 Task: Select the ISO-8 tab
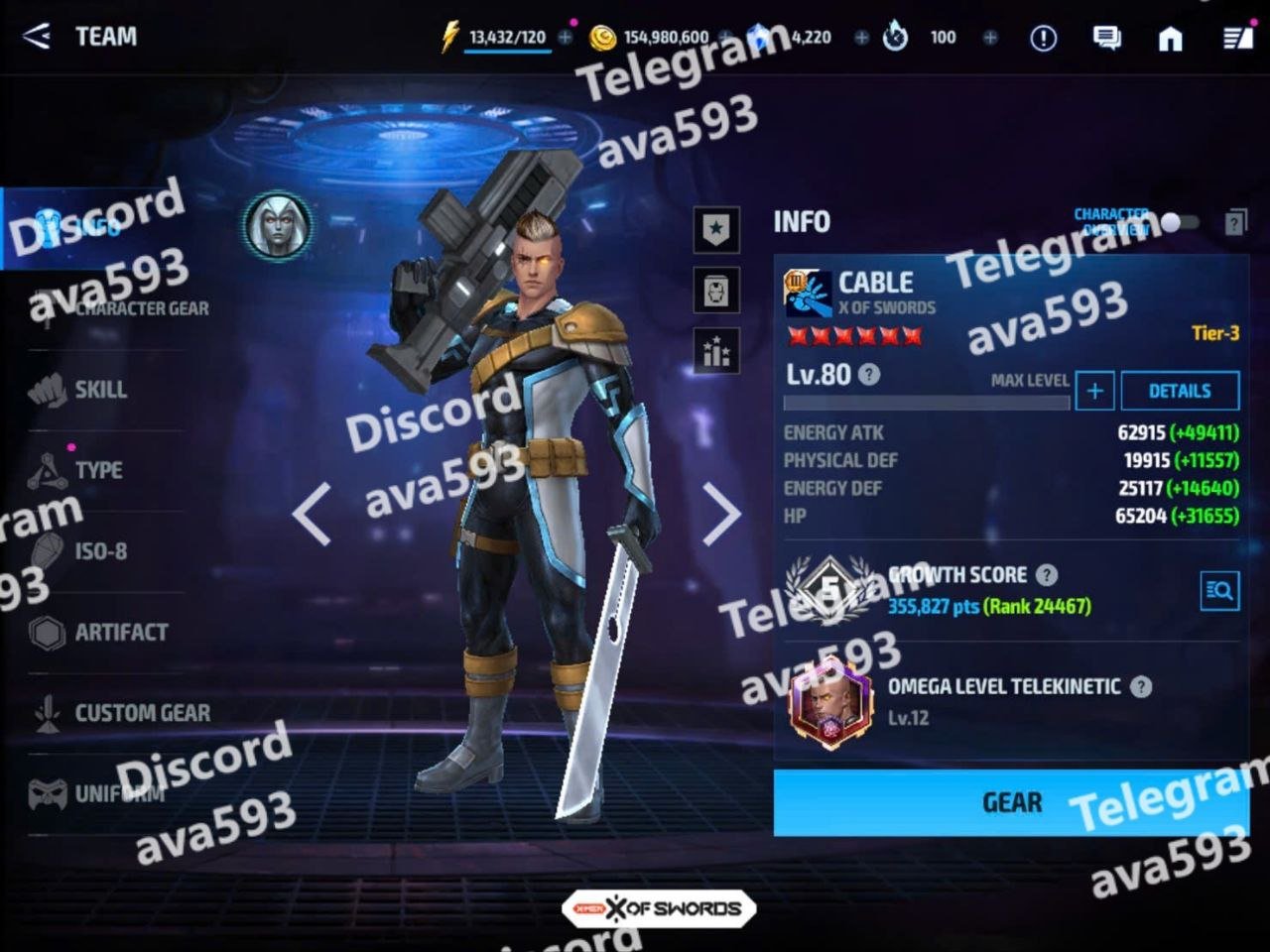tap(100, 551)
